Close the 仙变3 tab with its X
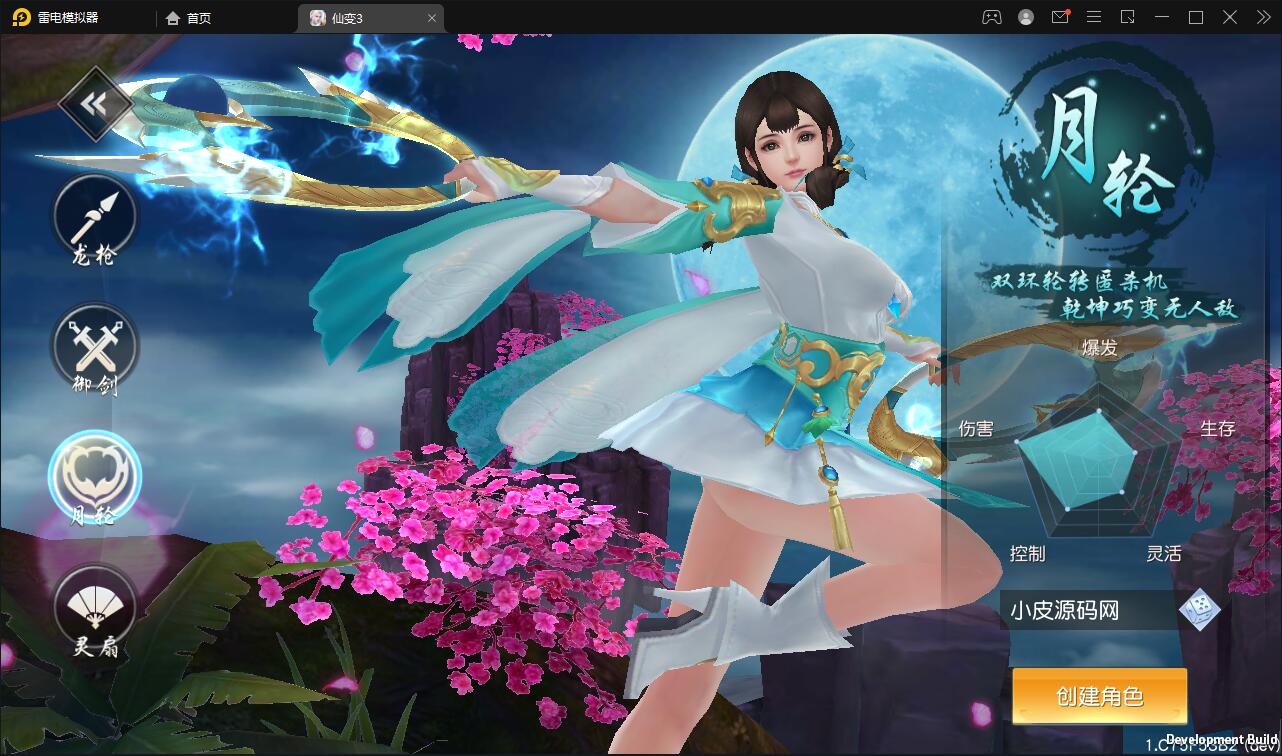 coord(431,17)
